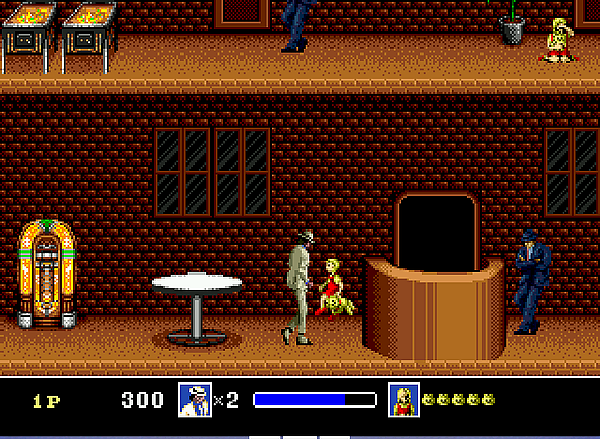Click the Michael Jackson lives portrait
Image resolution: width=600 pixels, height=439 pixels.
point(194,400)
